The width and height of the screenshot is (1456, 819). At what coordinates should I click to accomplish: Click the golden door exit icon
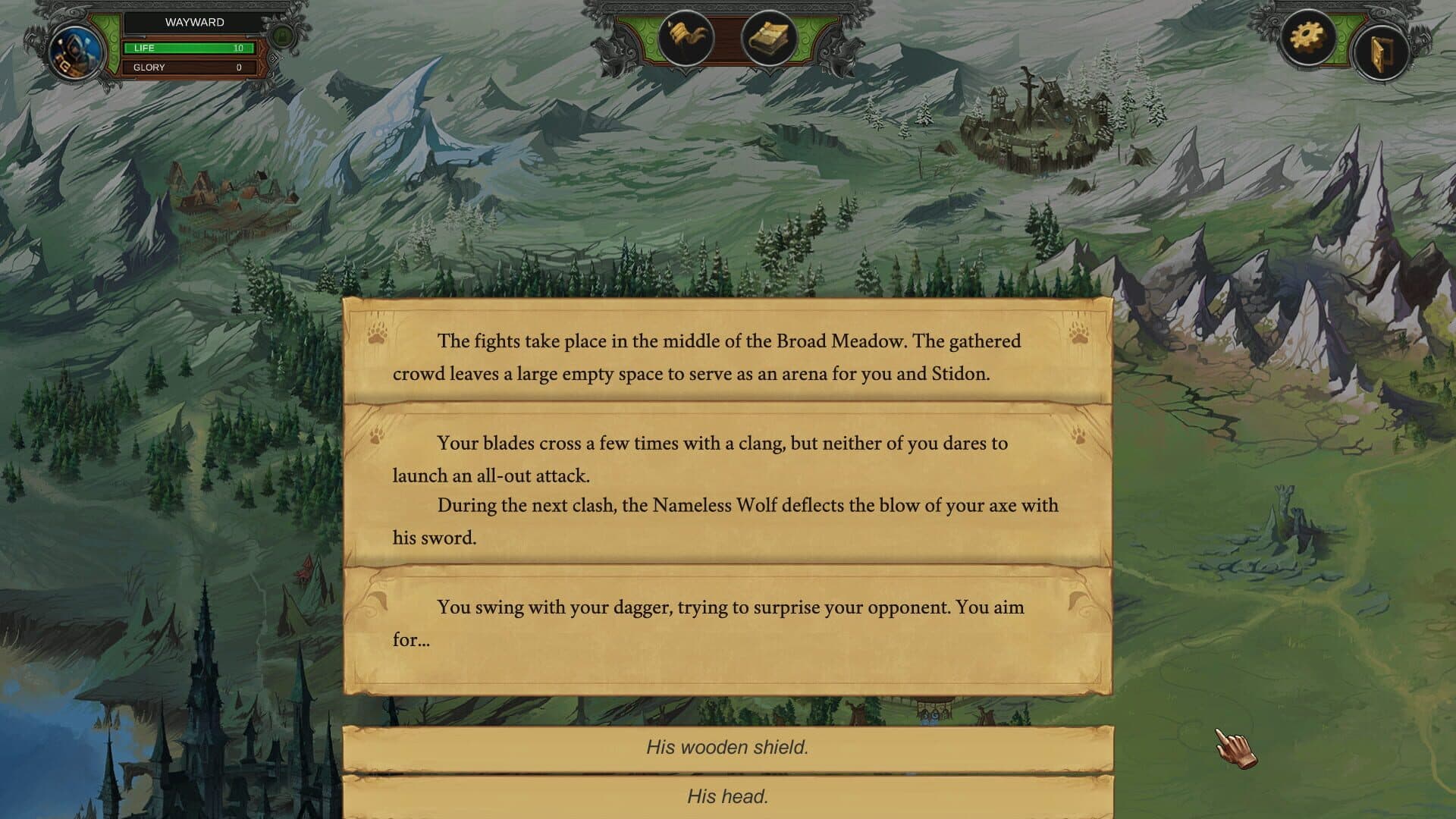[x=1379, y=53]
